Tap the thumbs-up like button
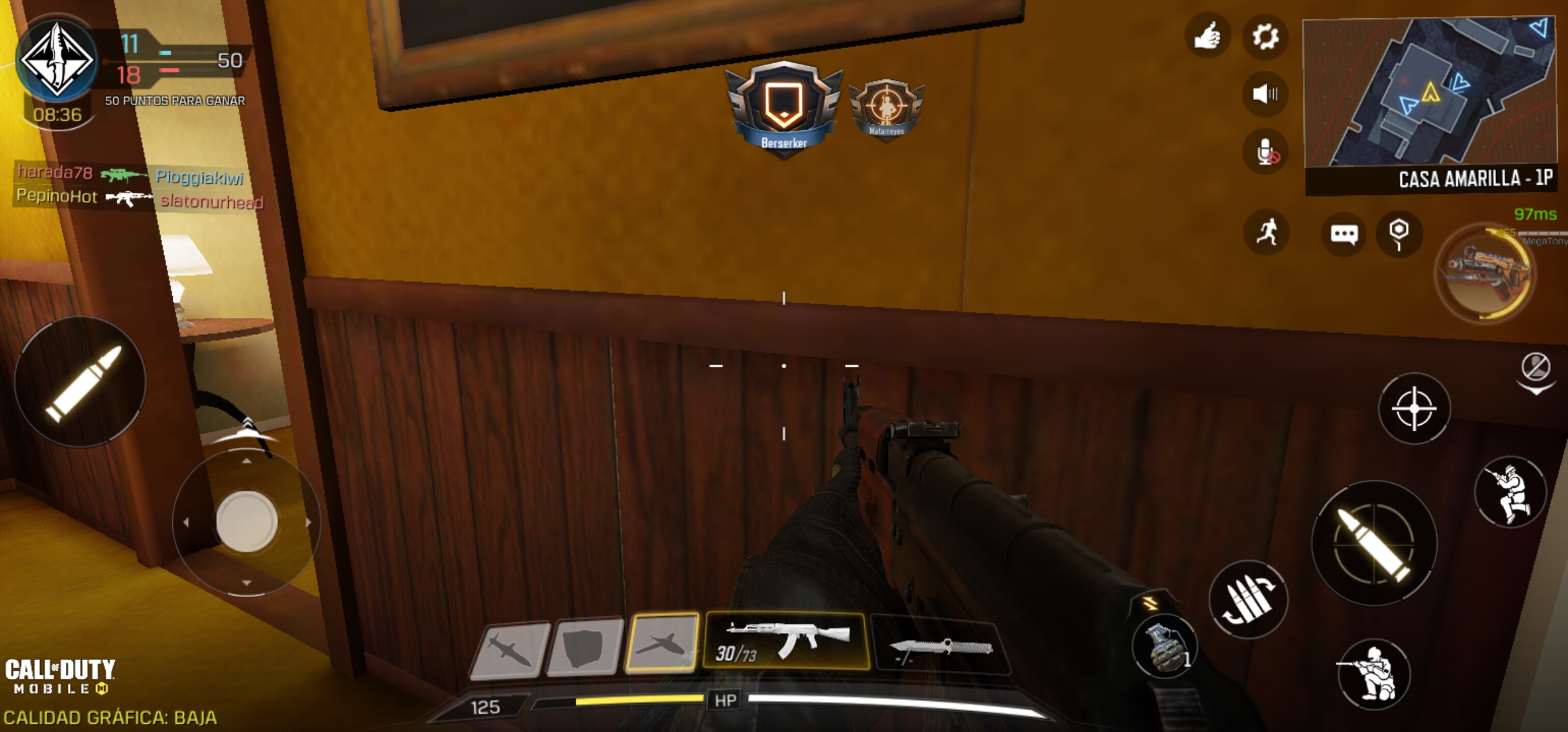Image resolution: width=1568 pixels, height=732 pixels. point(1207,37)
